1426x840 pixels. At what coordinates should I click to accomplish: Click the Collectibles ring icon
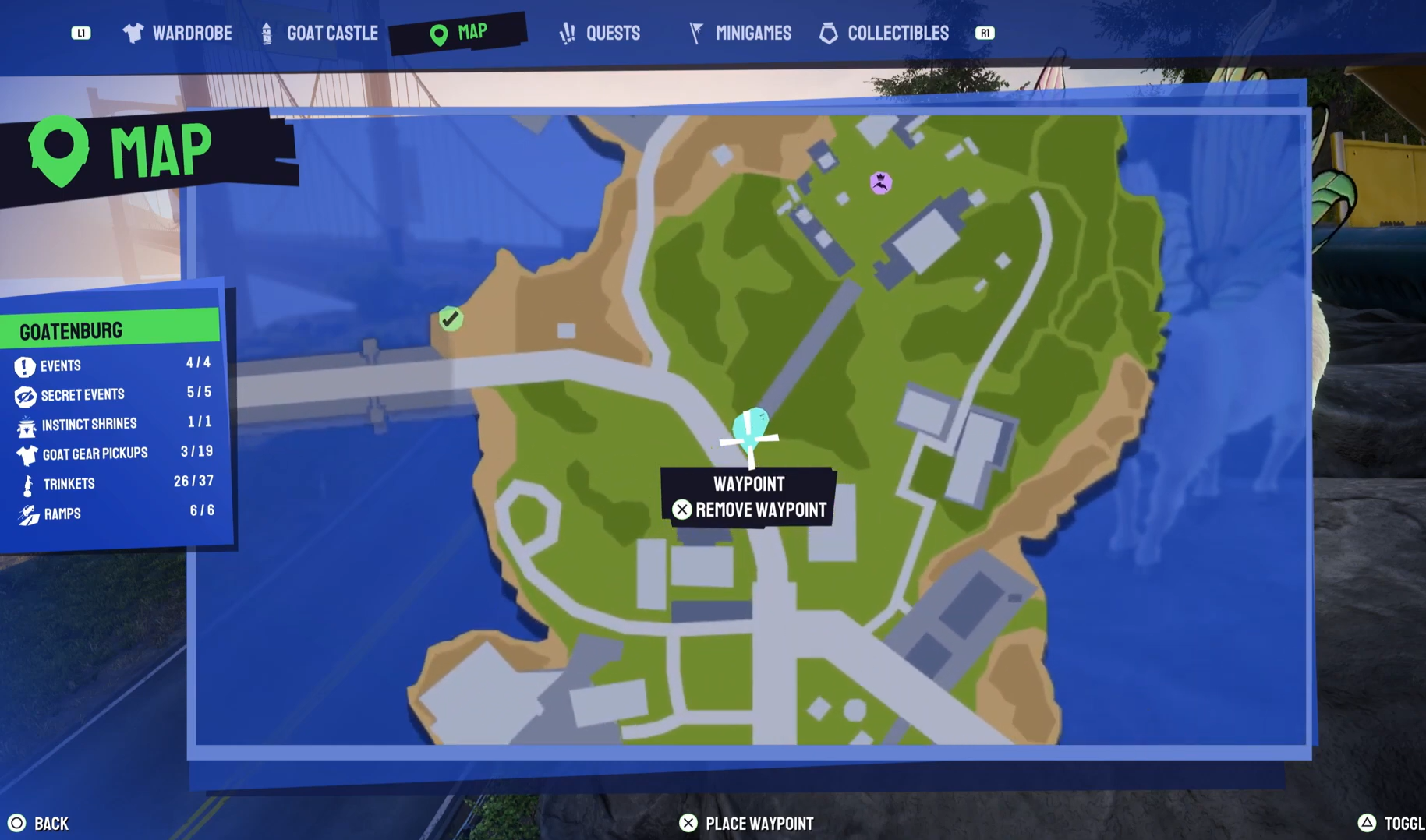point(828,33)
